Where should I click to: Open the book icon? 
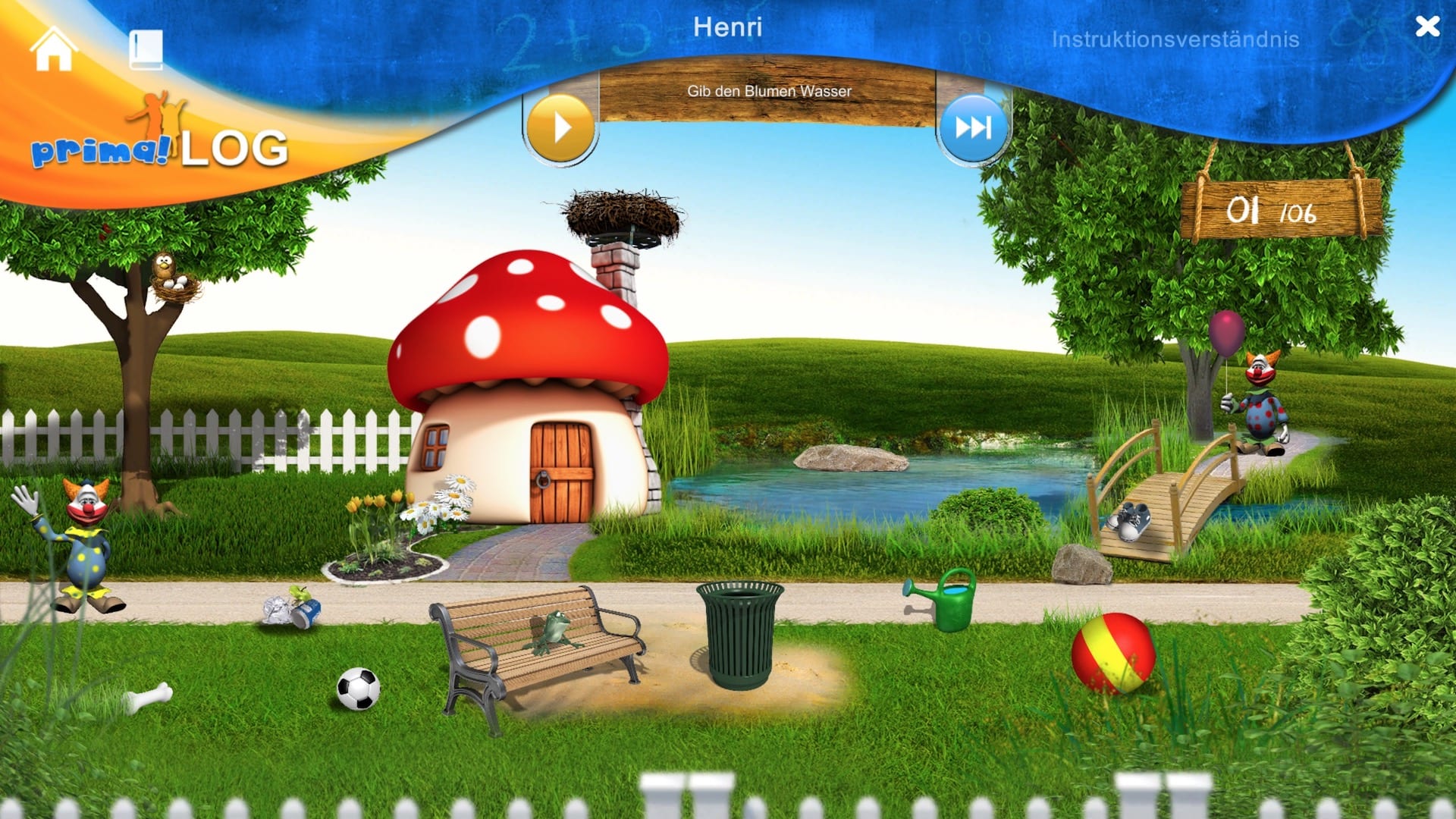click(146, 50)
